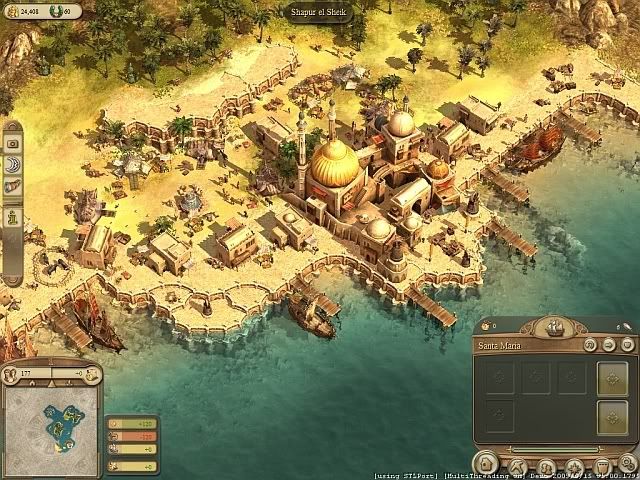Click the shield-shaped button in bottom bar
Viewport: 640px width, 480px height.
(x=601, y=466)
